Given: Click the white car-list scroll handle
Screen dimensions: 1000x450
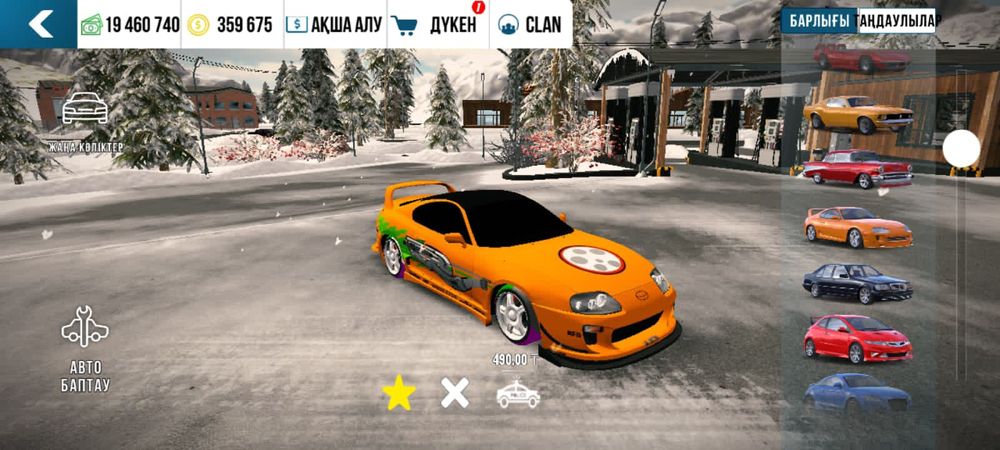Looking at the screenshot, I should pos(961,149).
